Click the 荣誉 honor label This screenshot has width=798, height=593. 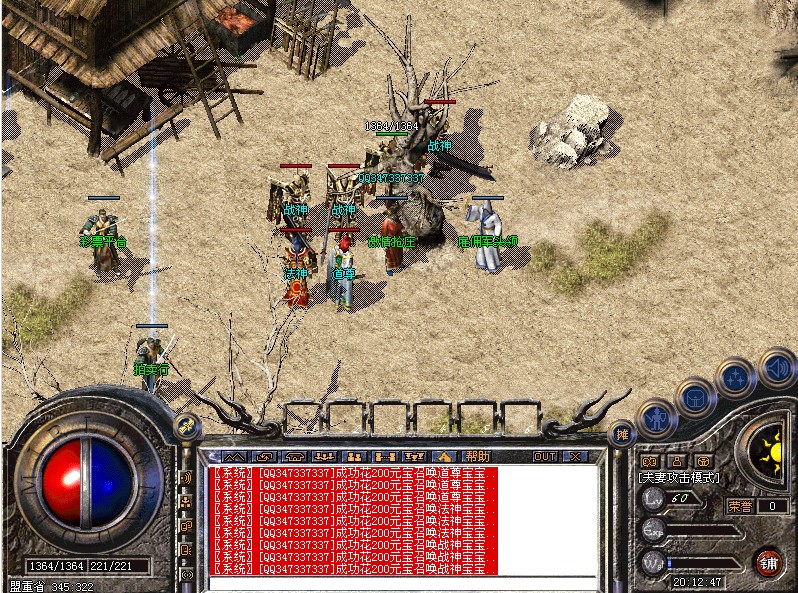pyautogui.click(x=739, y=506)
